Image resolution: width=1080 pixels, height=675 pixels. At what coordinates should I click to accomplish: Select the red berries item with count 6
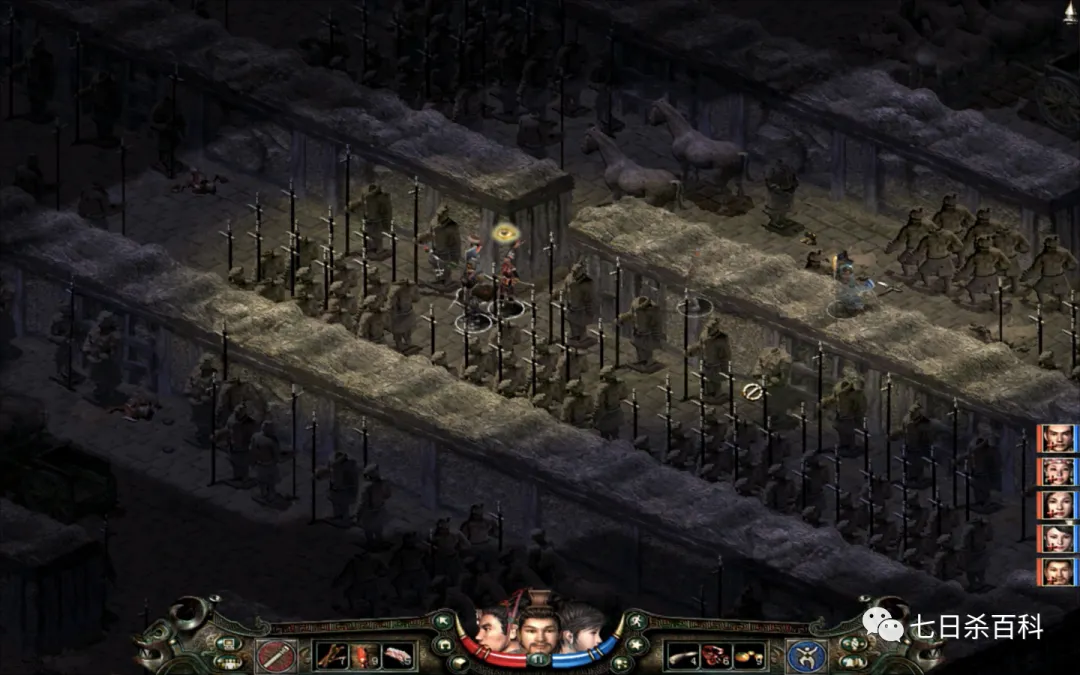coord(716,656)
